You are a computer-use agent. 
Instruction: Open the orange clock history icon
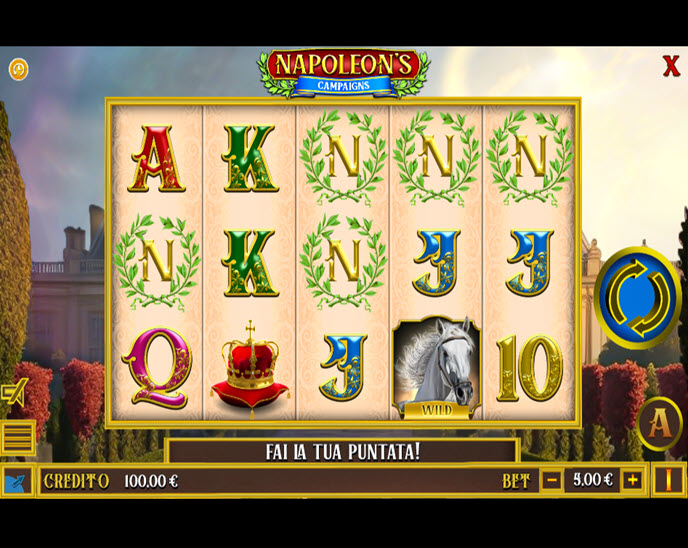click(x=18, y=69)
